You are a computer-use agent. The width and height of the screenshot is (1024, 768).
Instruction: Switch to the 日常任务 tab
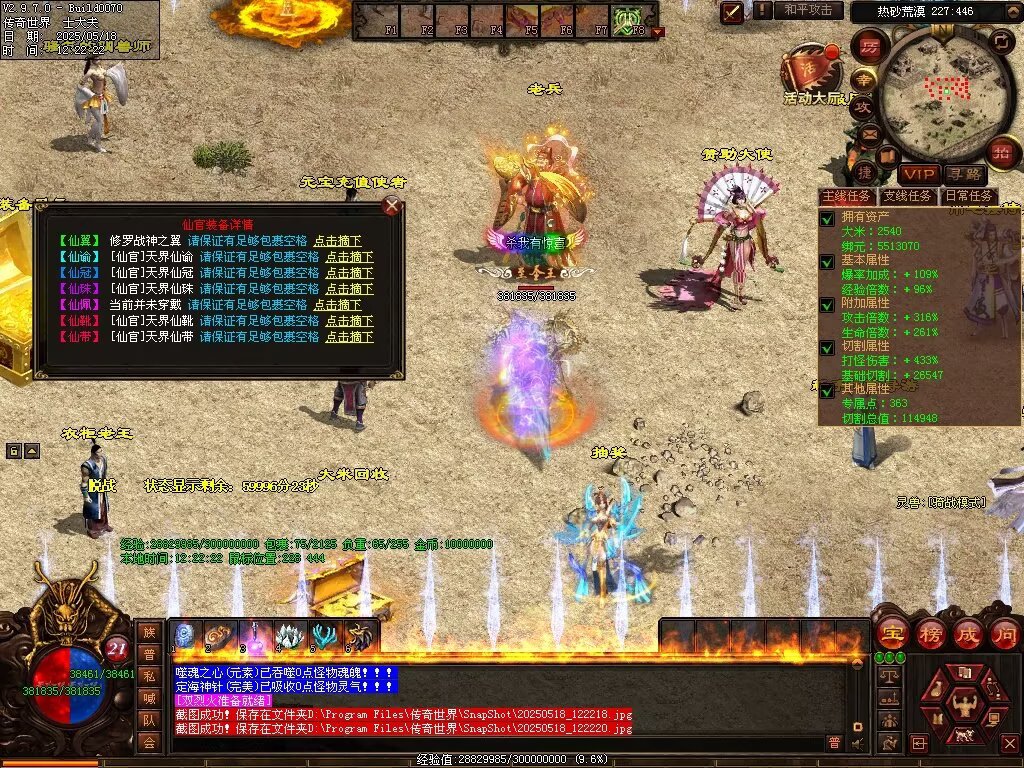[x=969, y=196]
